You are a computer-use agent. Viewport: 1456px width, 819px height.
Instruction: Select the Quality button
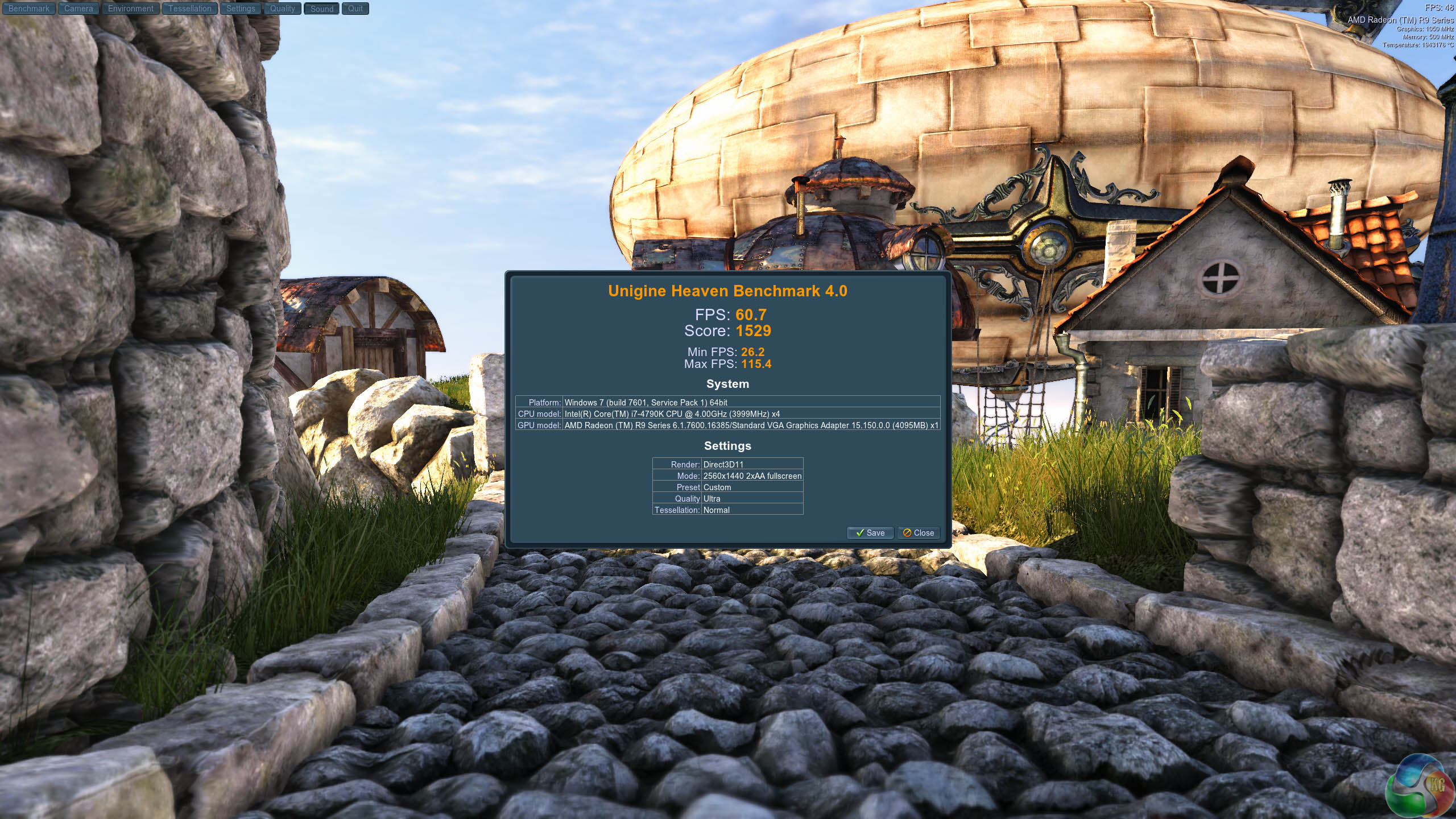click(282, 9)
